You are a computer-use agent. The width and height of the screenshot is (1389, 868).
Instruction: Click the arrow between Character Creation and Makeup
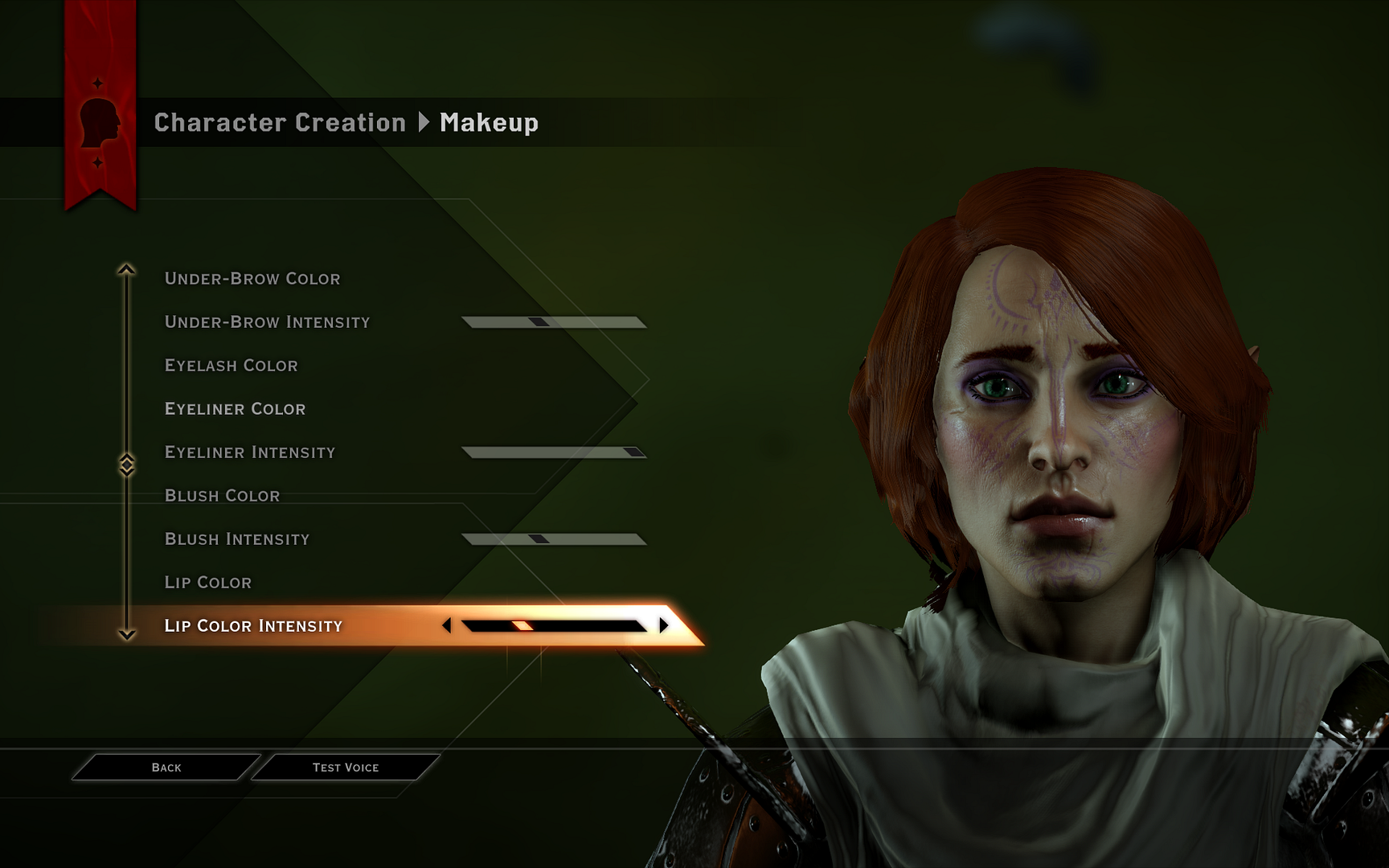[424, 124]
